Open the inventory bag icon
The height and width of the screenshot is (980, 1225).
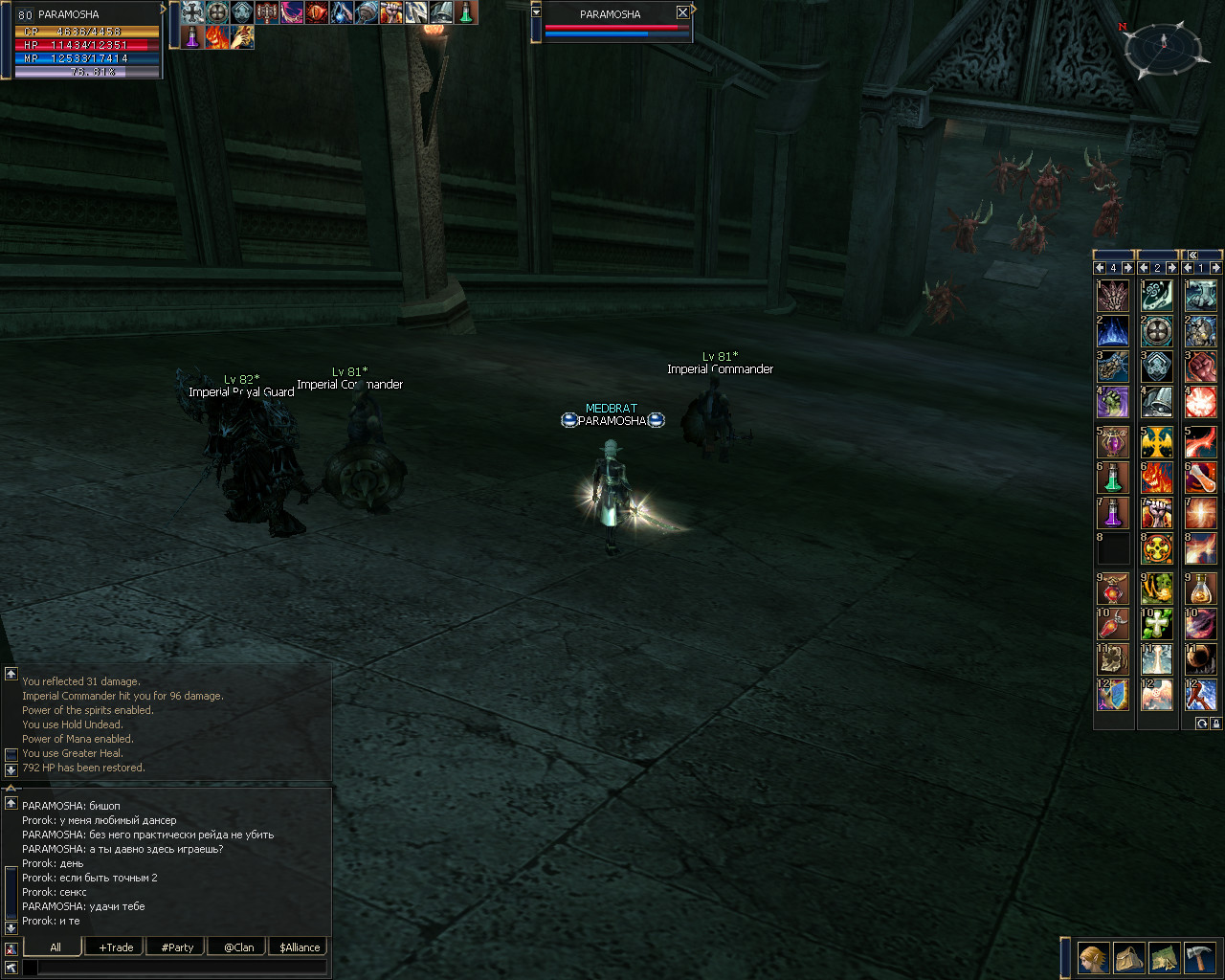tap(1128, 957)
